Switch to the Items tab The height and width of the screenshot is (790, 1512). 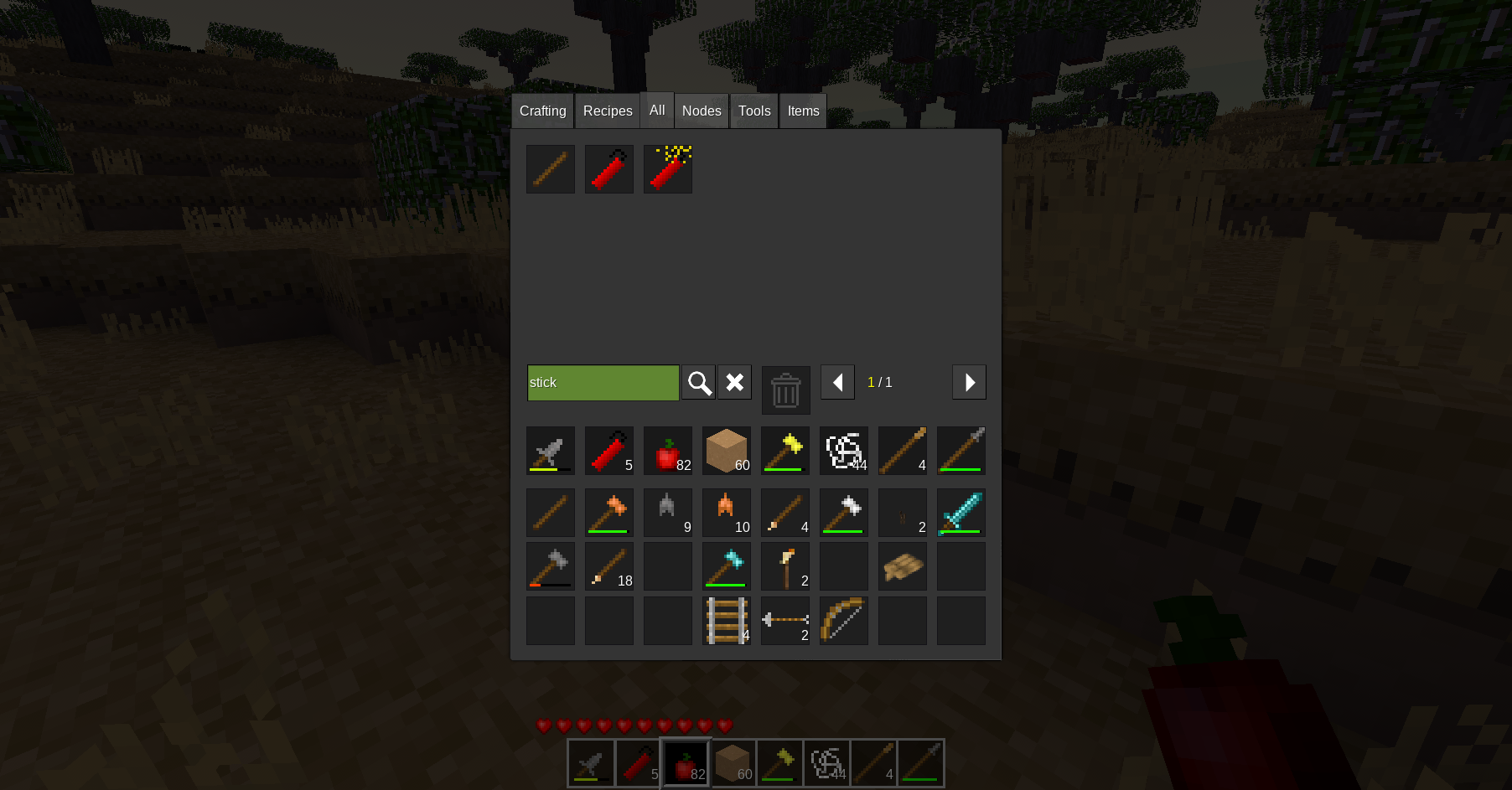(803, 111)
